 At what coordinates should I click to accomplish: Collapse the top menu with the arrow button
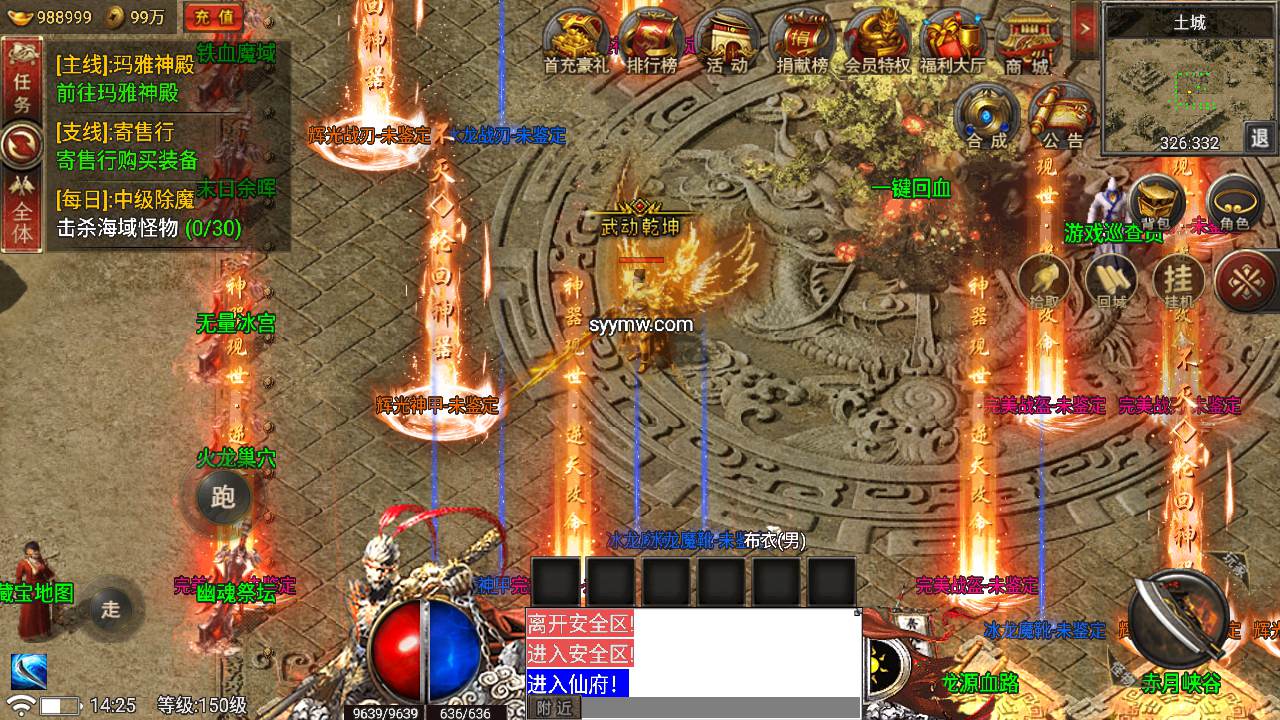[1085, 27]
